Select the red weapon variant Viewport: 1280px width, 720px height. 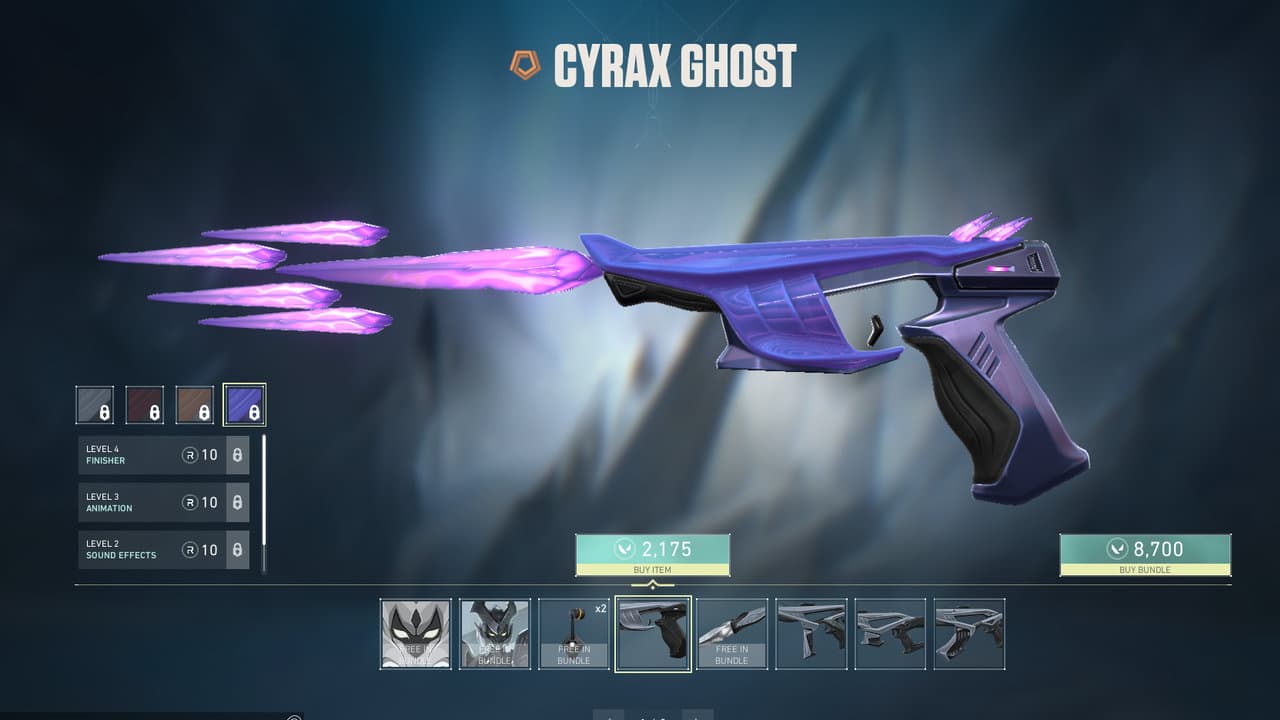pos(146,403)
